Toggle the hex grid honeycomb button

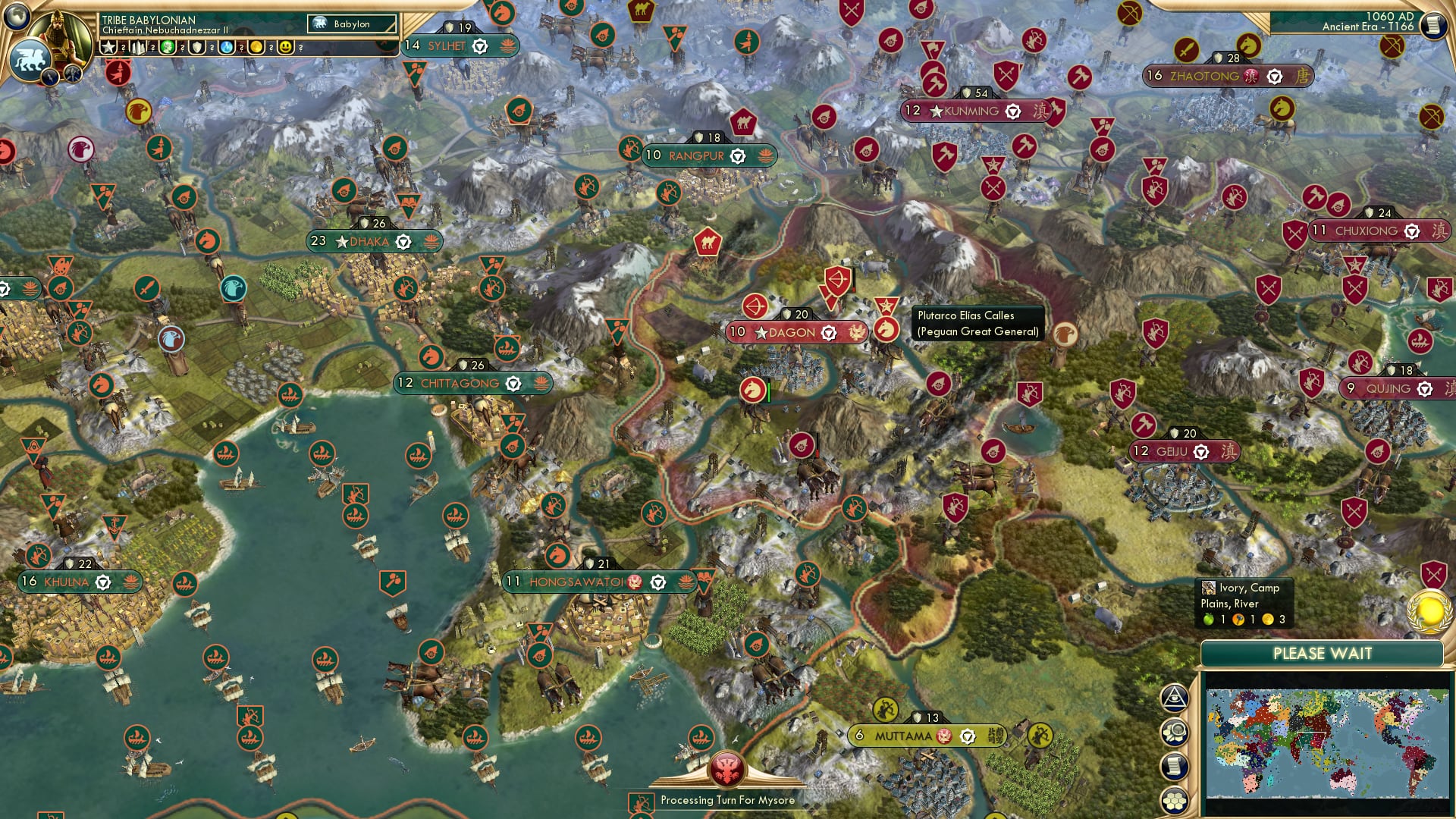click(x=1175, y=800)
